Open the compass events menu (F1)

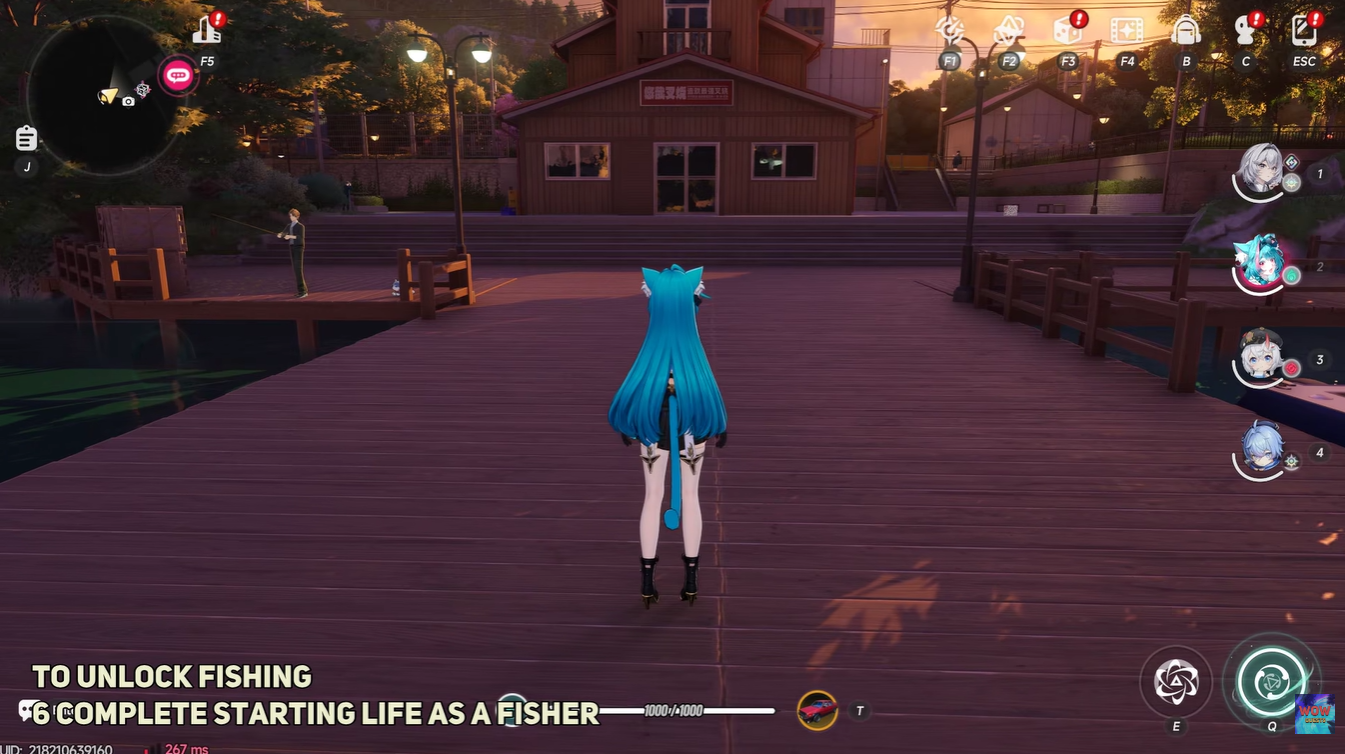point(949,31)
